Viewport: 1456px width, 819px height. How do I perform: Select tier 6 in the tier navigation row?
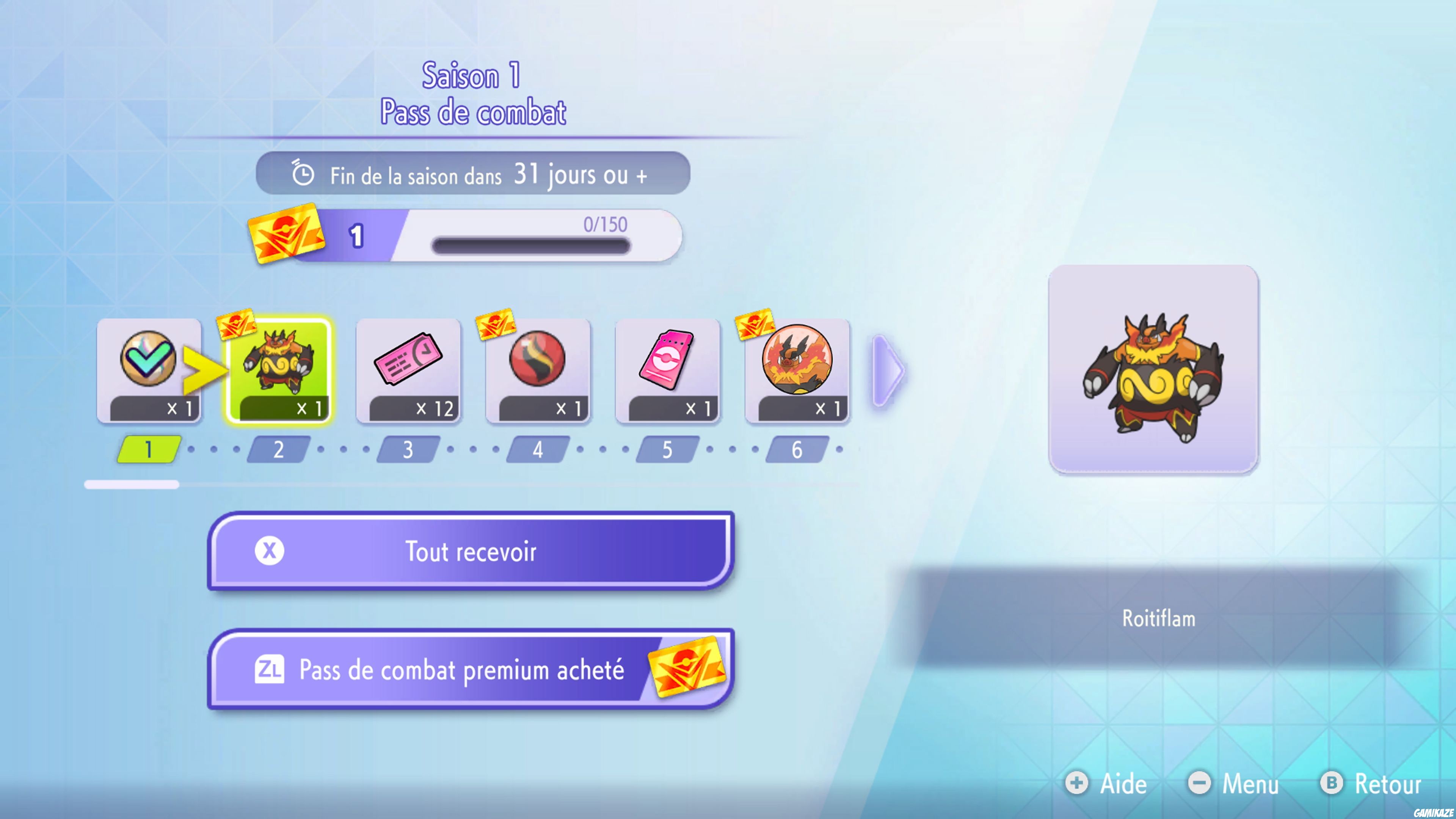(x=796, y=449)
